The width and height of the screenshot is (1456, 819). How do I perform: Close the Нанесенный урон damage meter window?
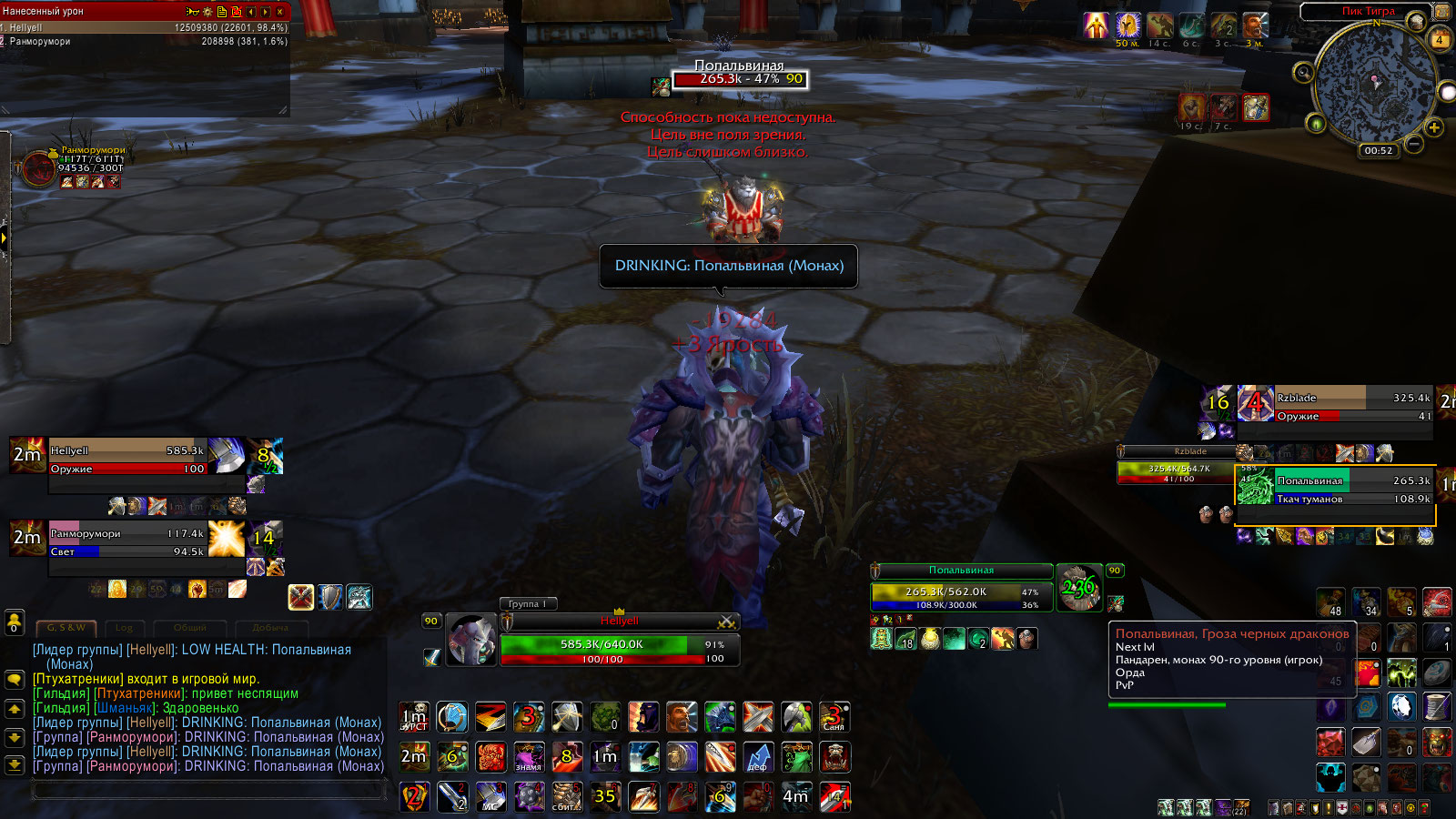click(280, 11)
